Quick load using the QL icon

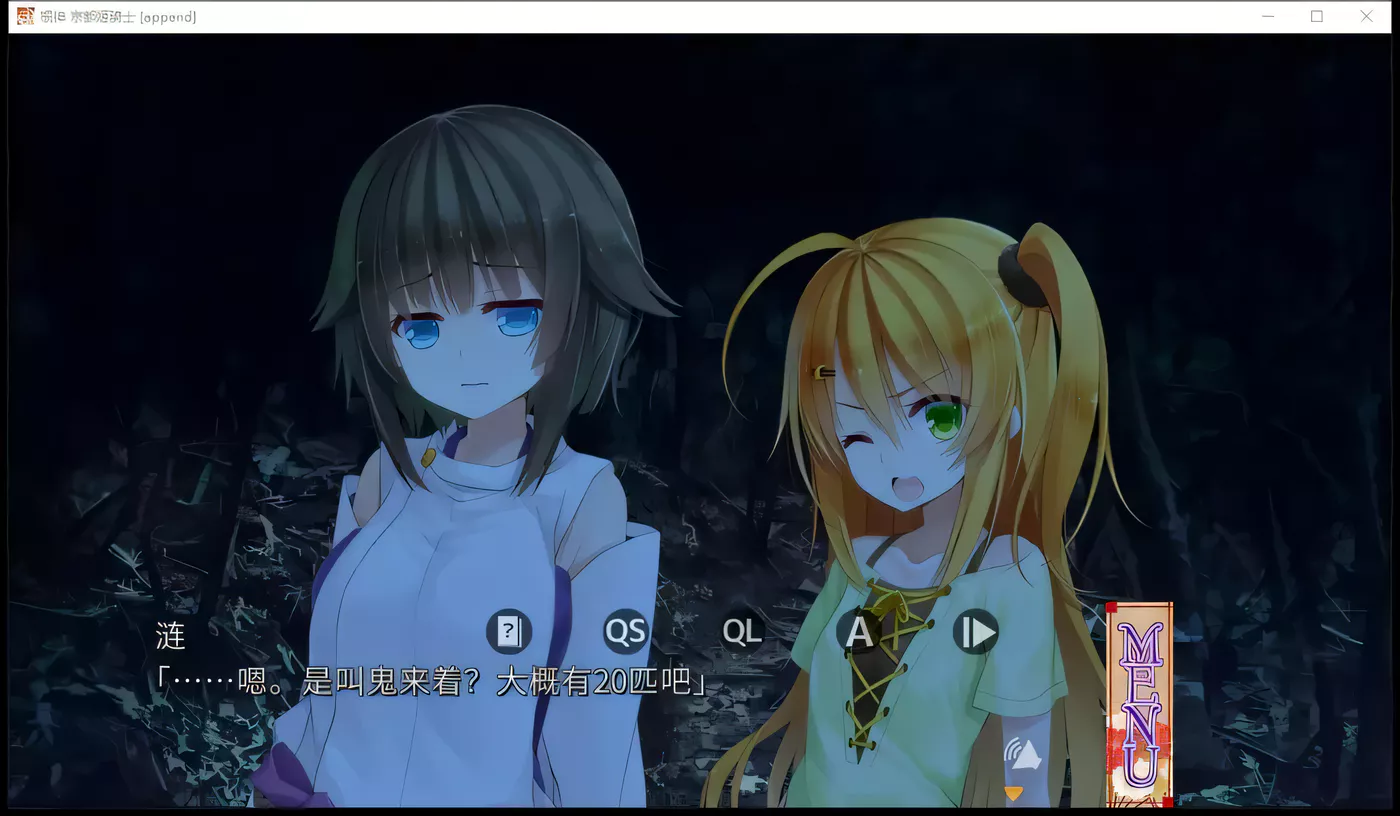click(x=741, y=632)
